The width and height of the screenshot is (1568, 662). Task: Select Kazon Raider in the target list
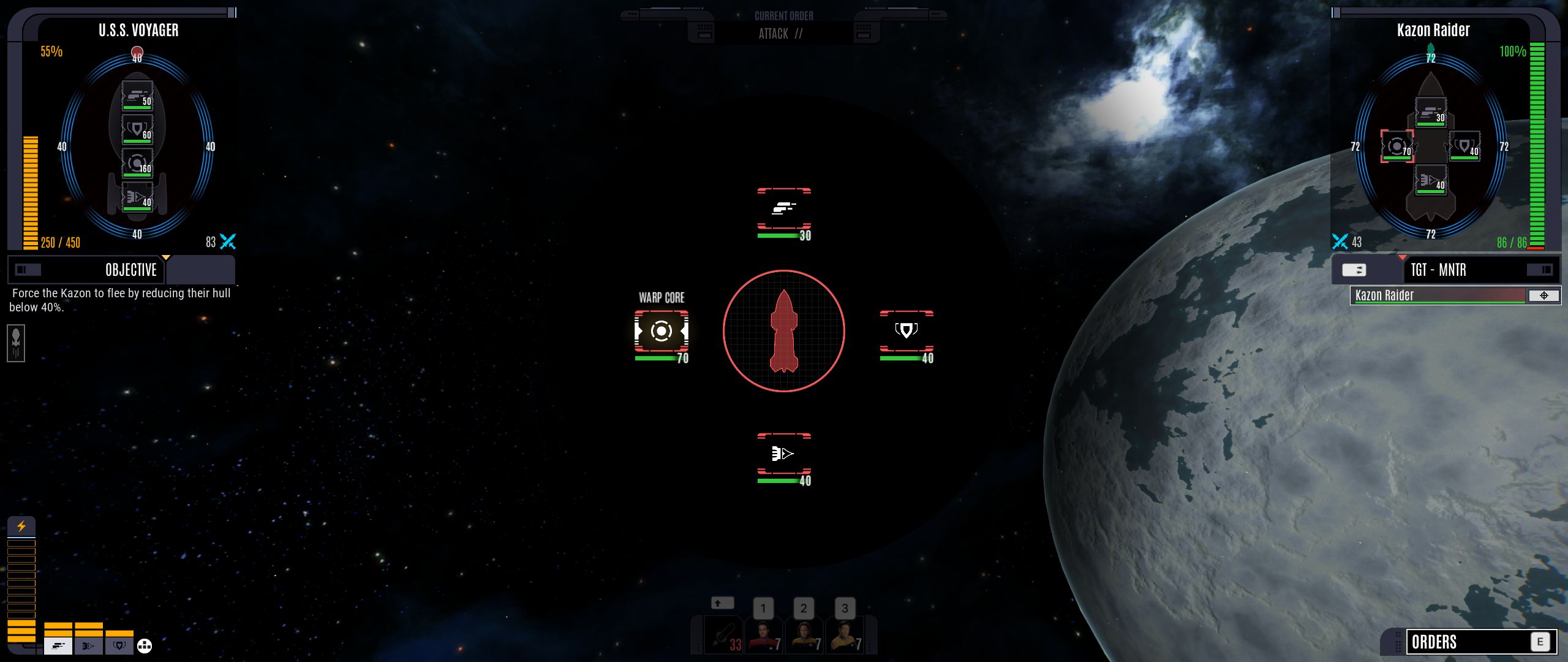pyautogui.click(x=1437, y=295)
